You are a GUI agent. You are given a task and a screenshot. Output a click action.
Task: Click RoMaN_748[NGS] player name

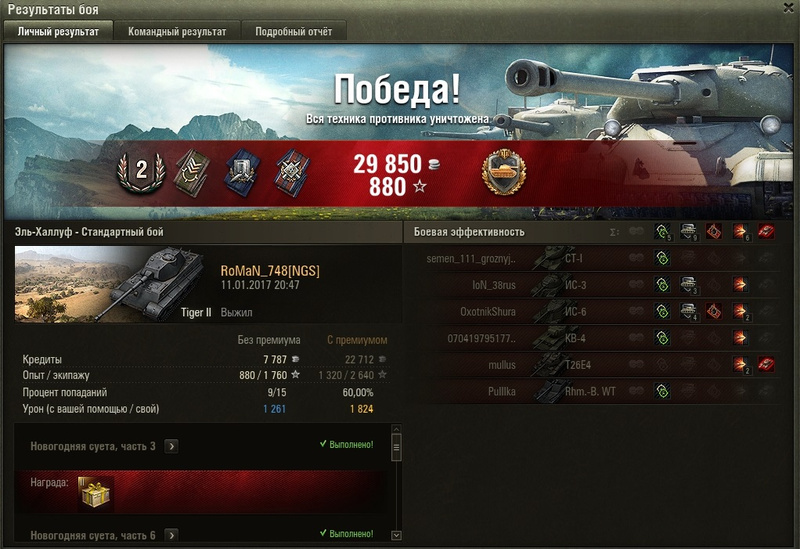(x=270, y=270)
